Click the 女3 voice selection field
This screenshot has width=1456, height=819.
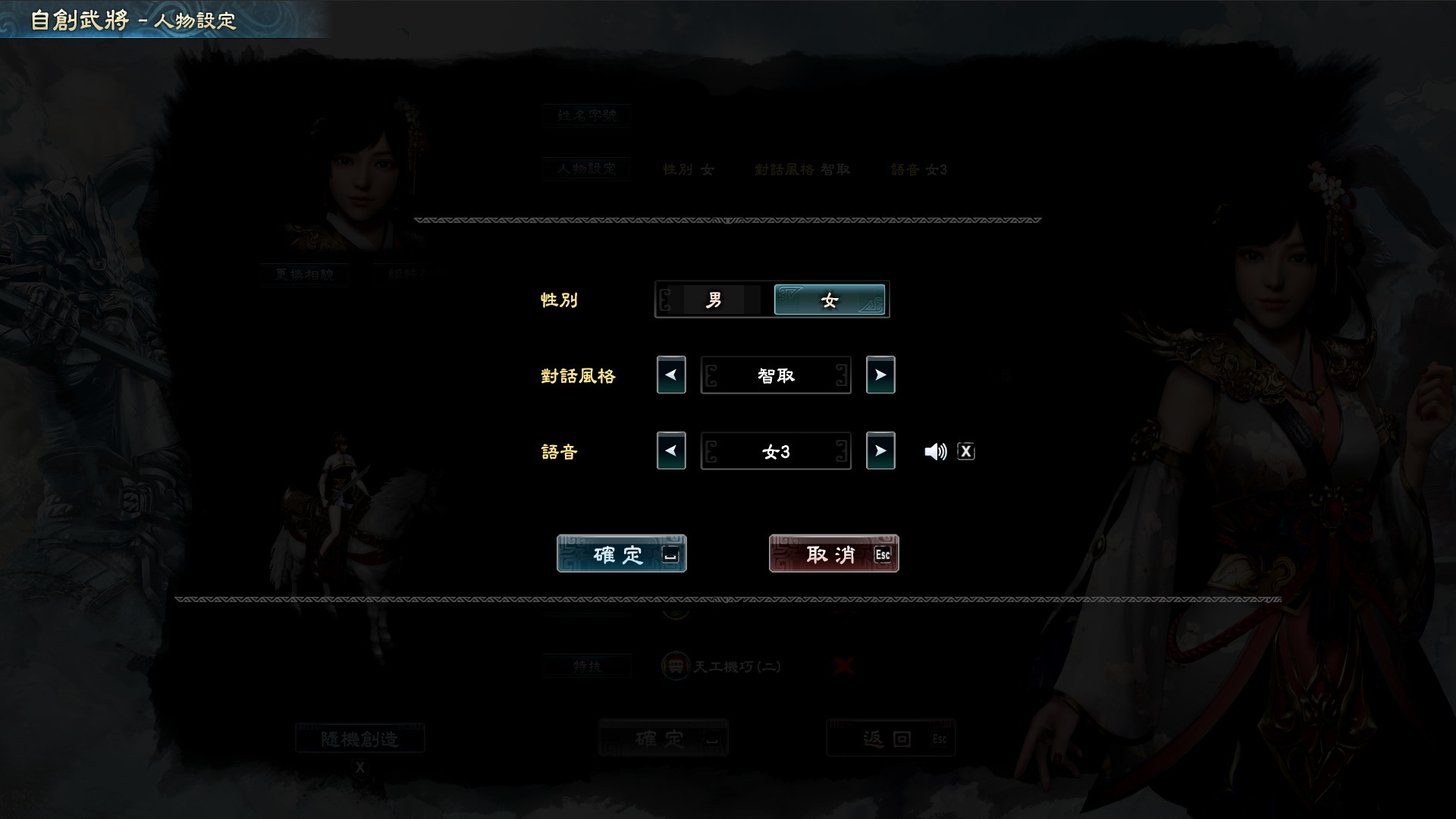coord(775,450)
